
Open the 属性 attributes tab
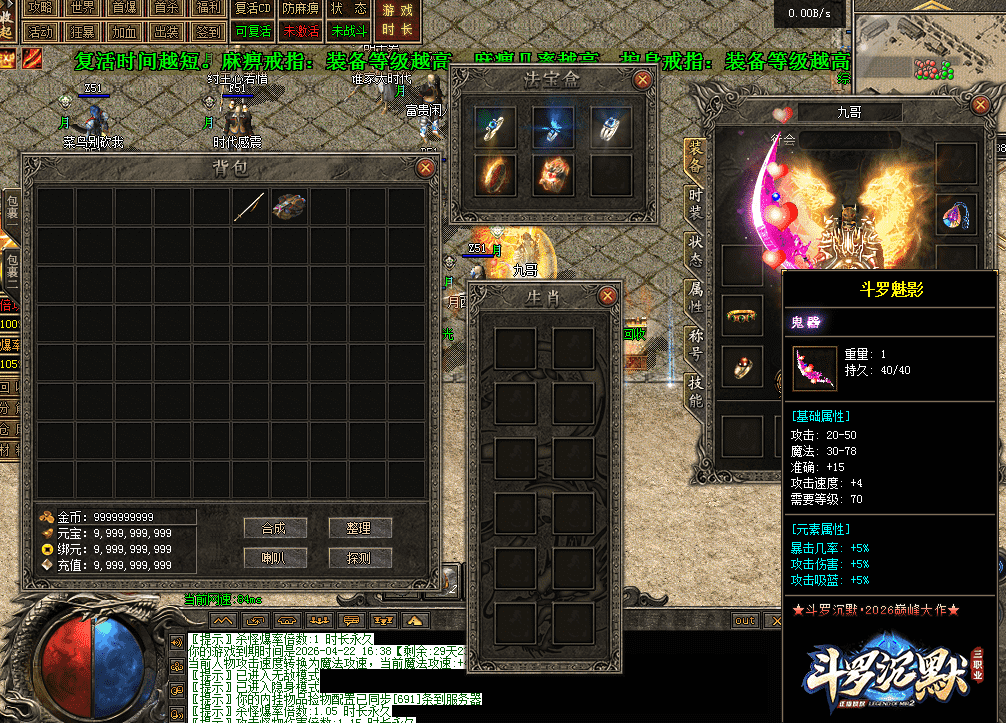click(x=695, y=297)
